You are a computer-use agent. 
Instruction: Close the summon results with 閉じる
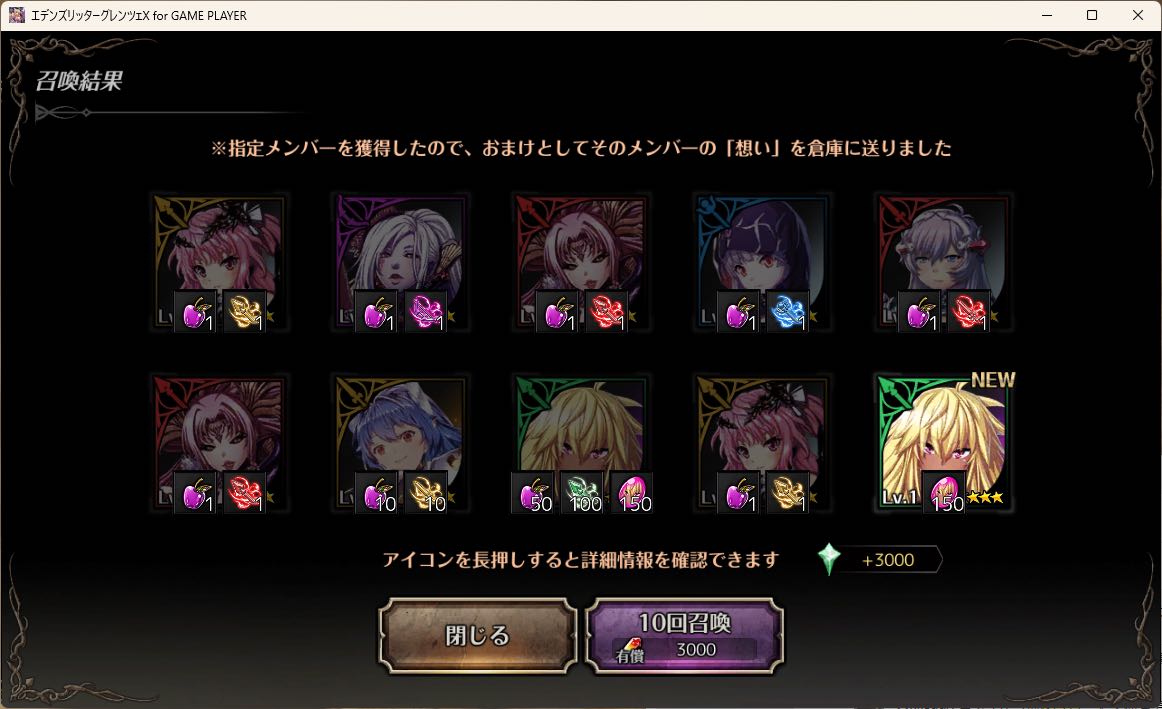click(477, 635)
